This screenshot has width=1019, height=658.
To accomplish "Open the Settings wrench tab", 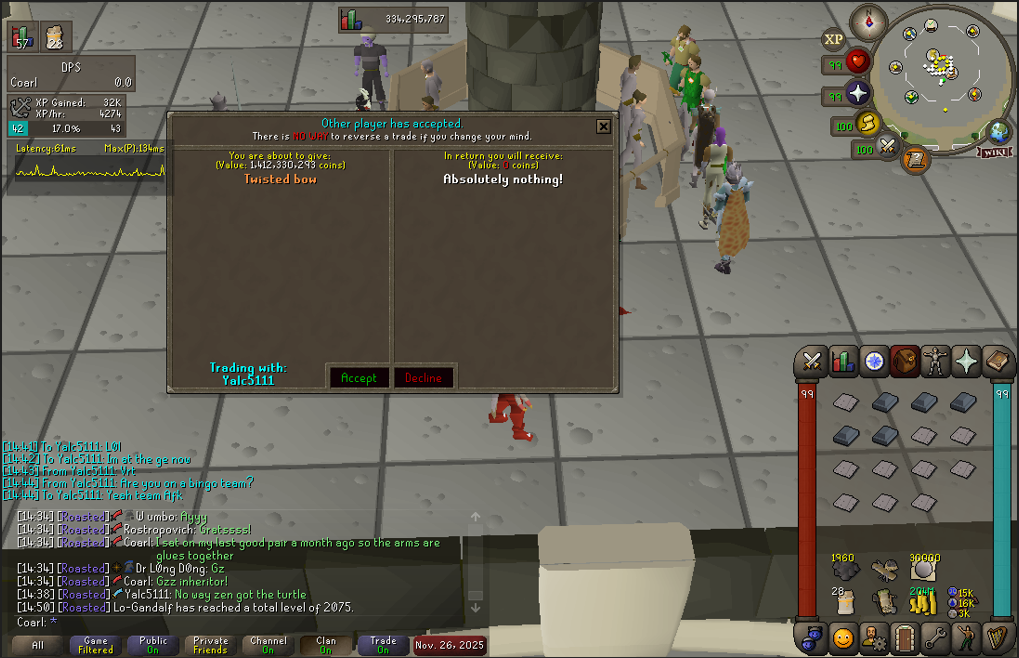I will click(936, 636).
